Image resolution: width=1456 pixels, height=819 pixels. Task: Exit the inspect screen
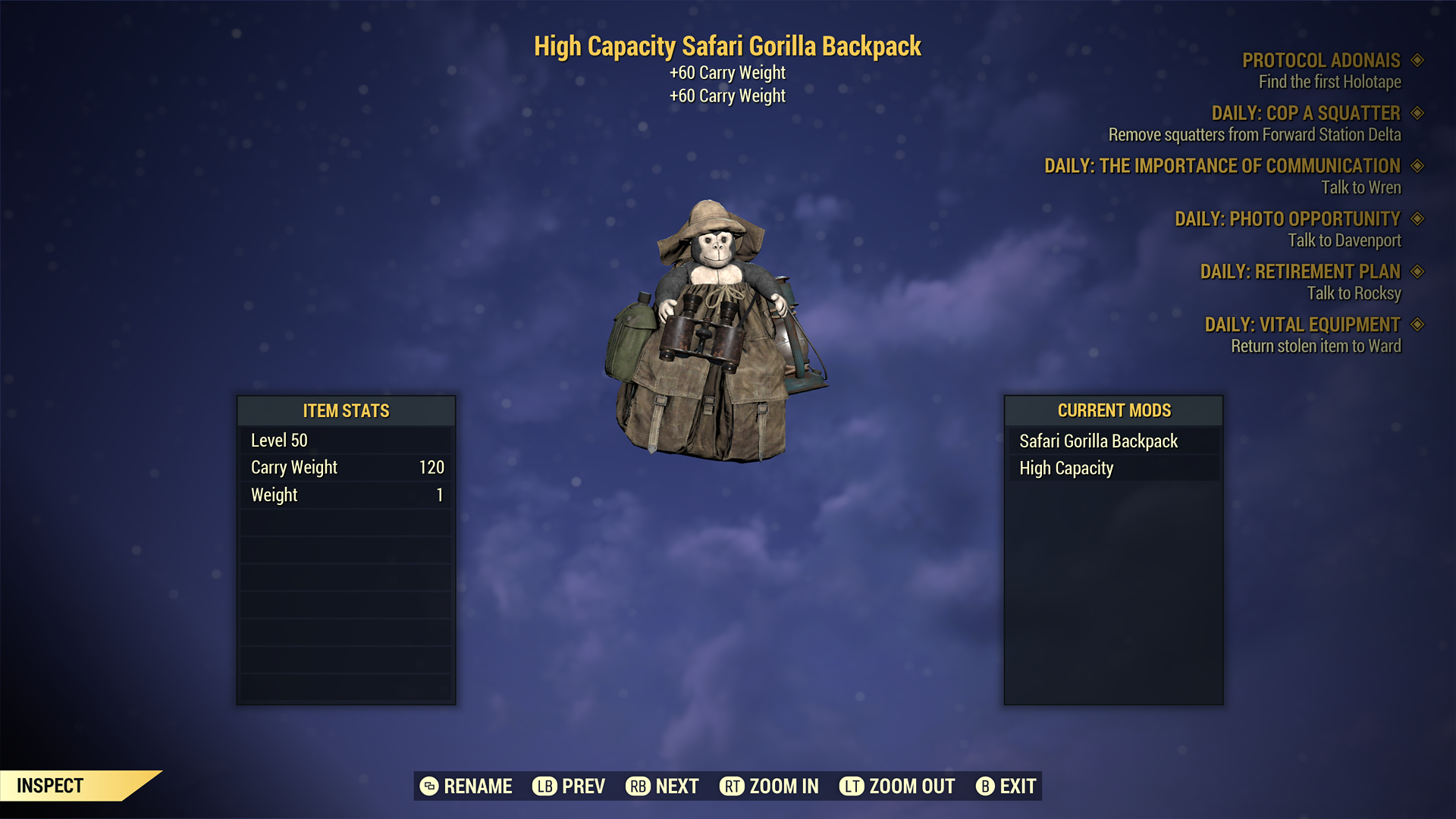pos(1006,786)
